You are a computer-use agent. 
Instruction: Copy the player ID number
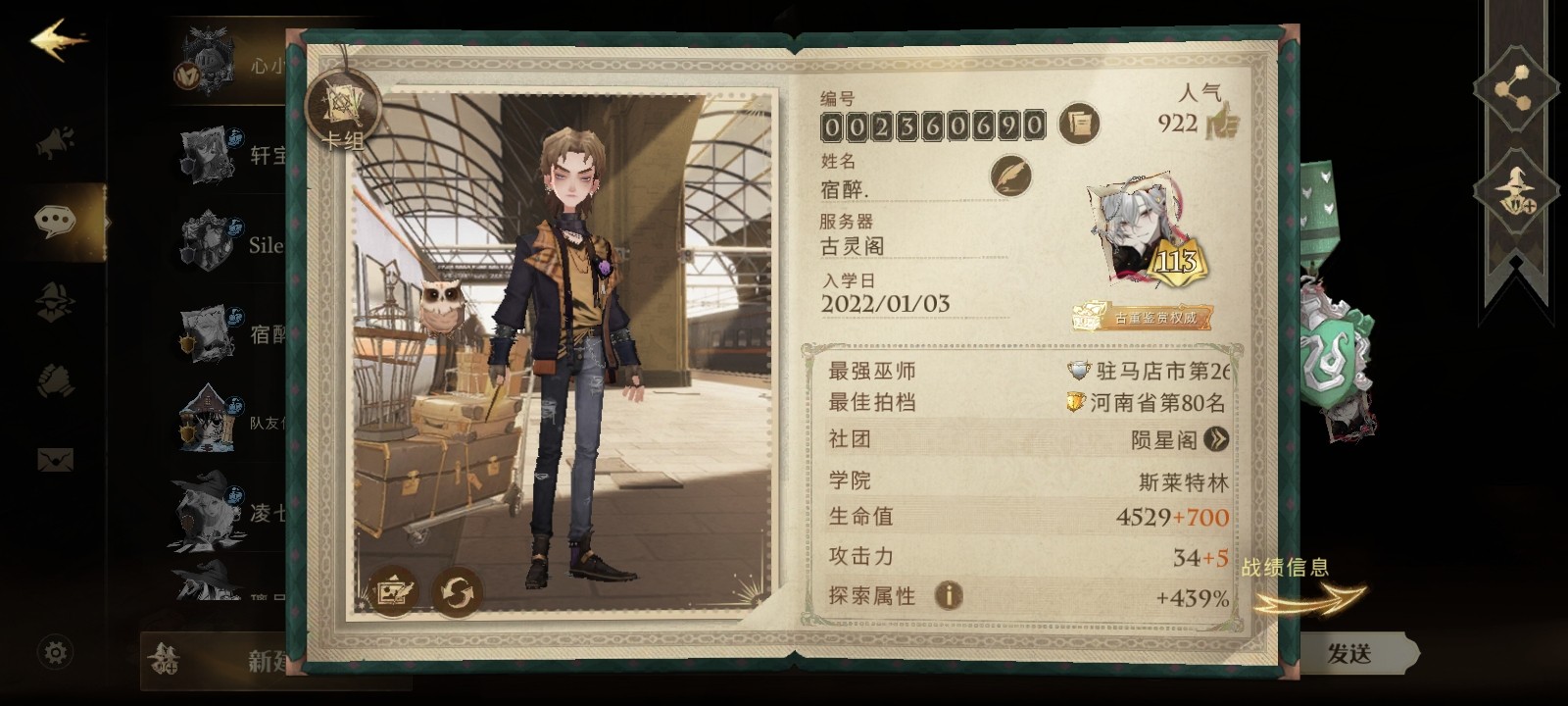pos(1079,124)
